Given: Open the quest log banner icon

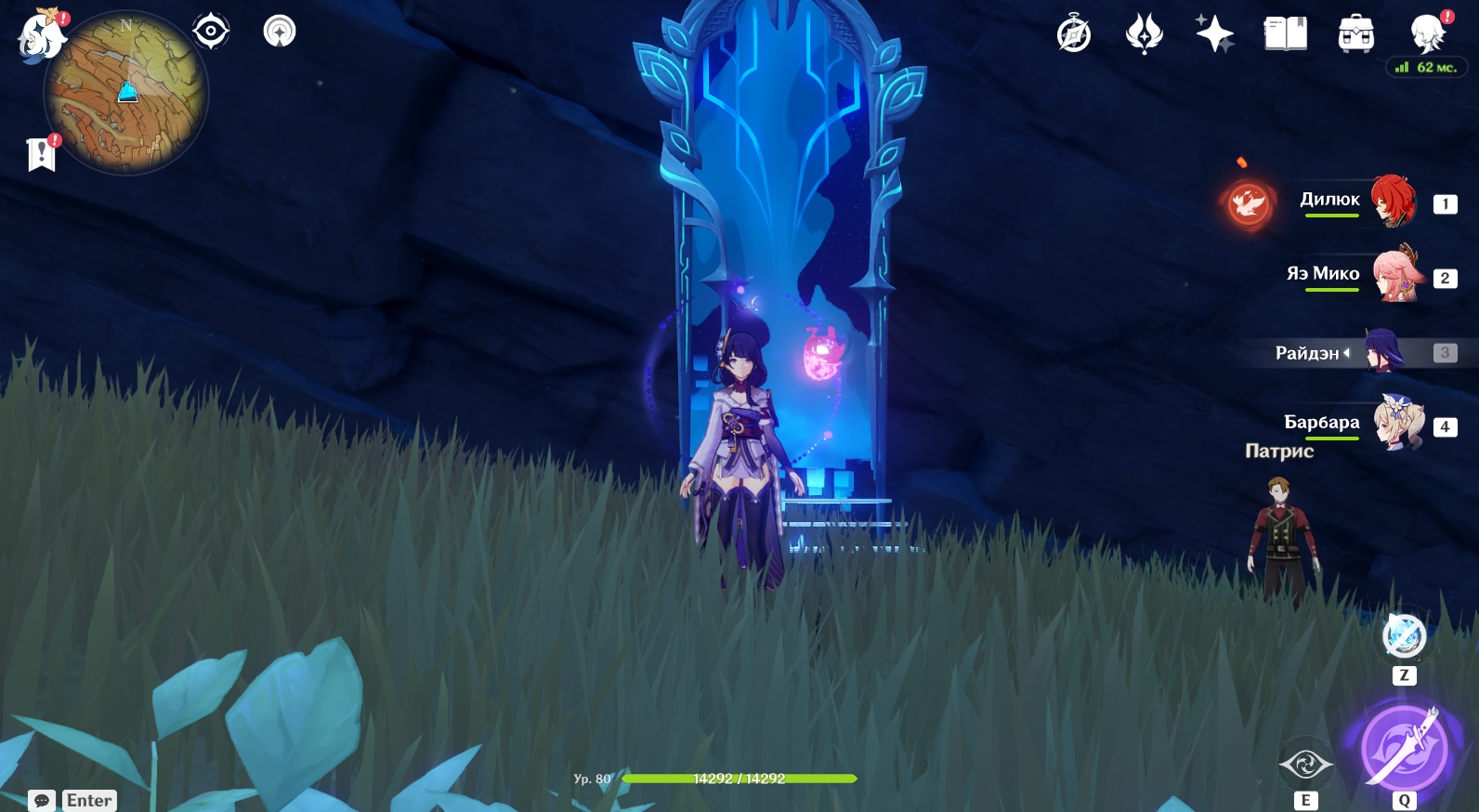Looking at the screenshot, I should [x=42, y=154].
